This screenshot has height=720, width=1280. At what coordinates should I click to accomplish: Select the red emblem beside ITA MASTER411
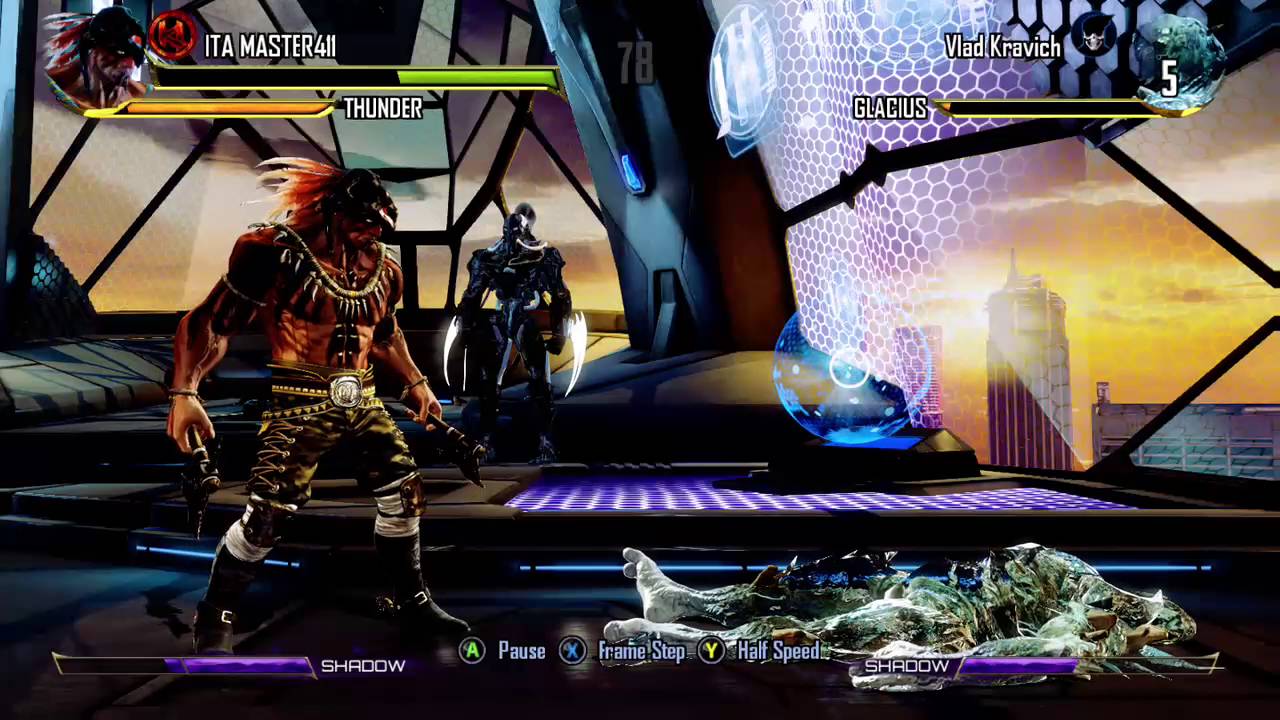(x=174, y=37)
